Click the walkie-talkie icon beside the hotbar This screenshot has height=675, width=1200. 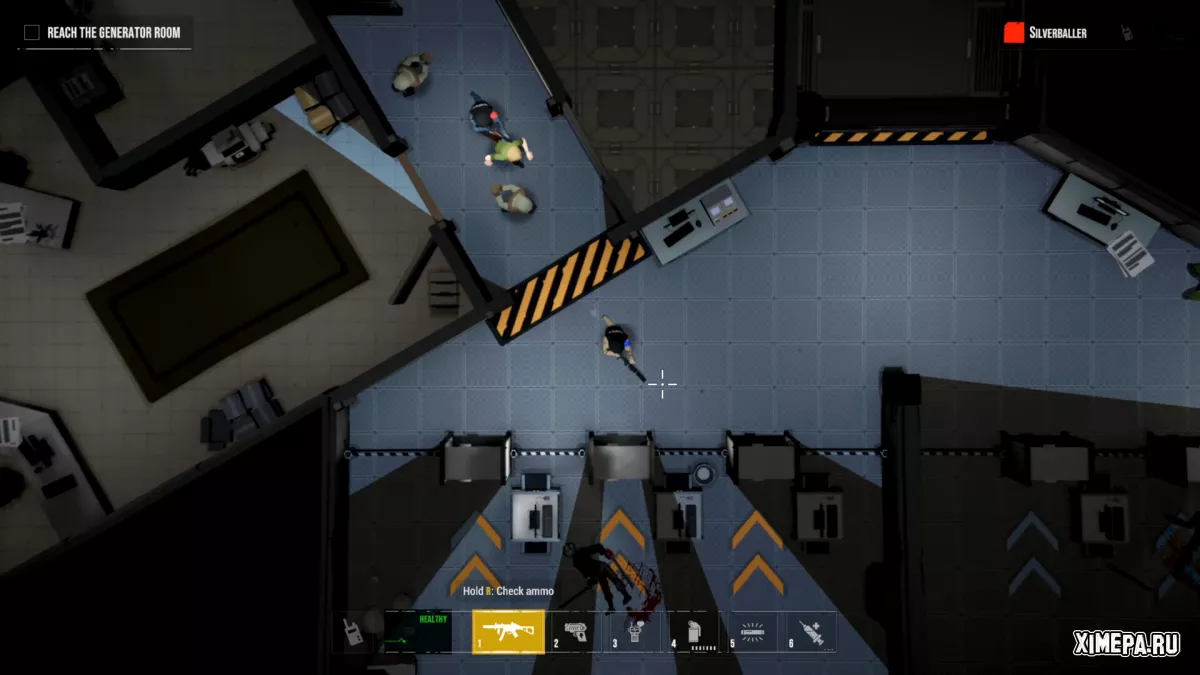[x=354, y=632]
